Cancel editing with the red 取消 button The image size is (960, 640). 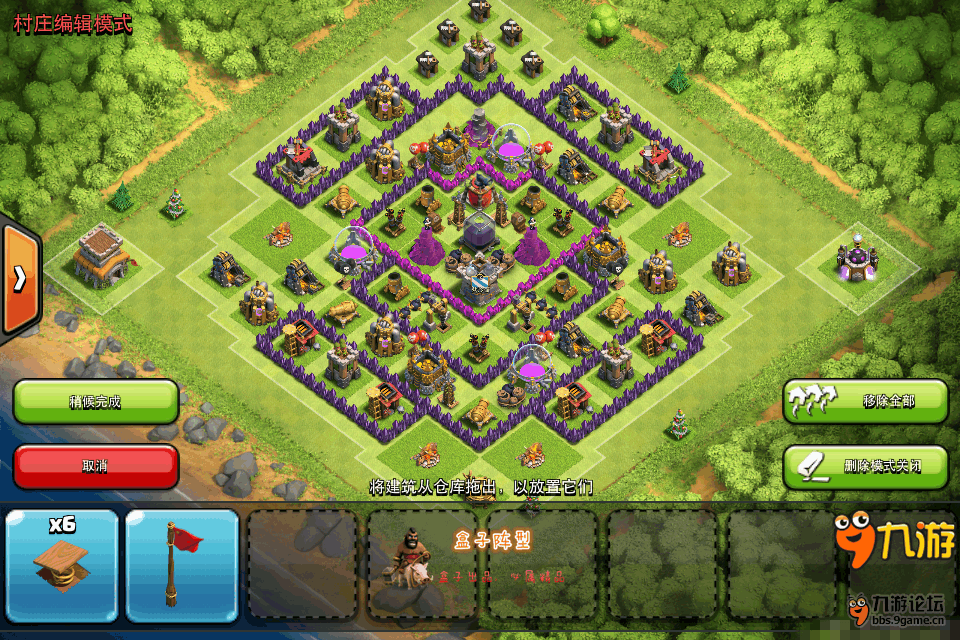pos(96,466)
